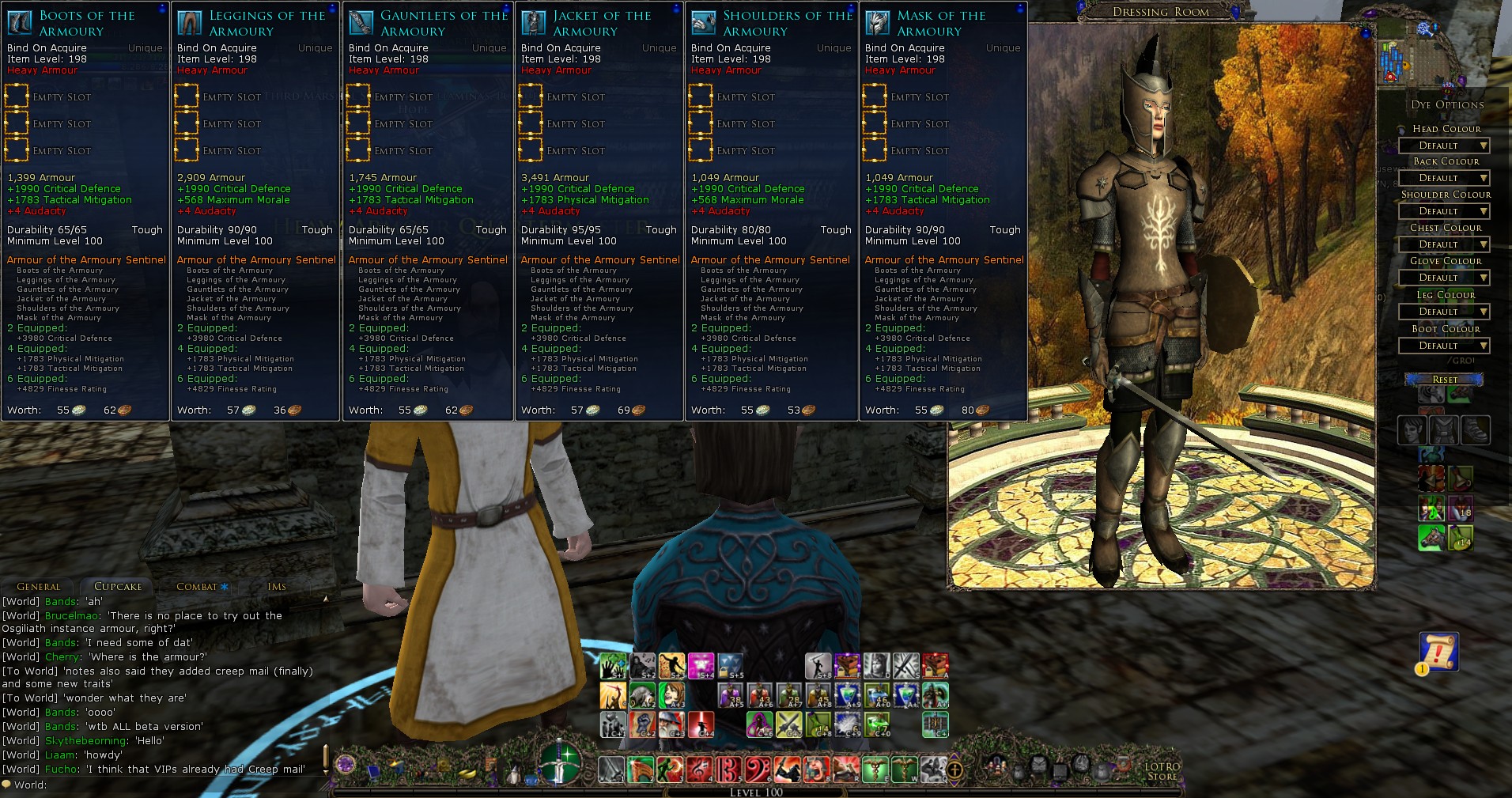1512x798 pixels.
Task: Activate the green caduceus skill on key E
Action: [875, 768]
